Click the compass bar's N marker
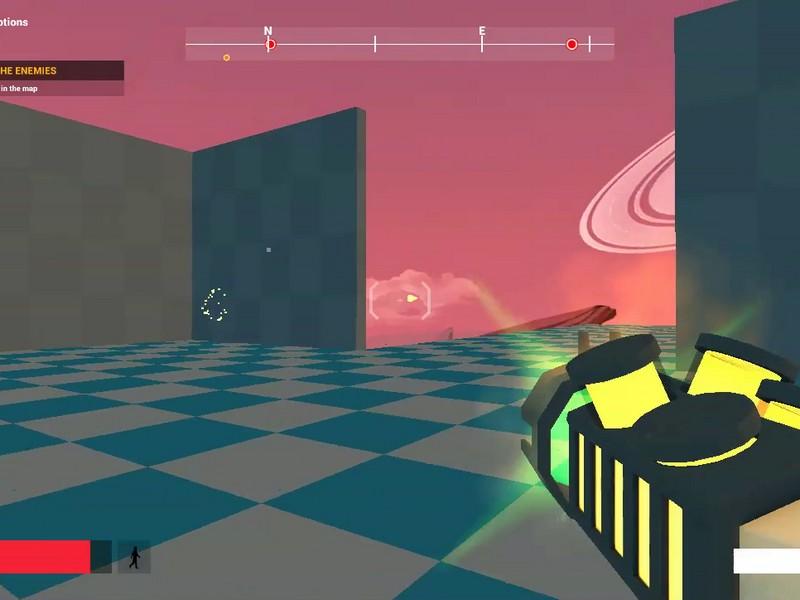The image size is (800, 600). click(x=268, y=31)
